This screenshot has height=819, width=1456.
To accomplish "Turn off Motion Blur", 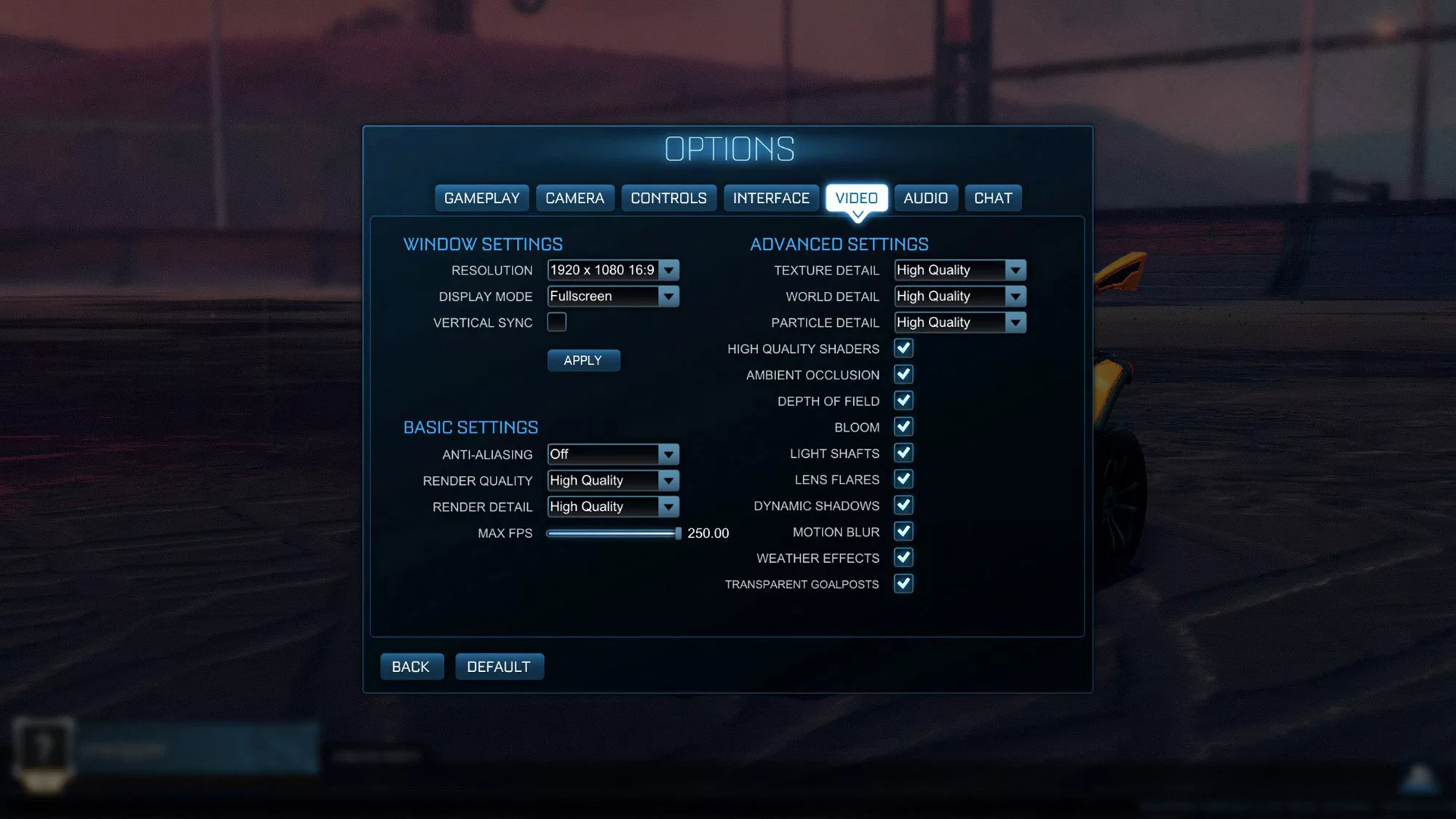I will point(903,532).
